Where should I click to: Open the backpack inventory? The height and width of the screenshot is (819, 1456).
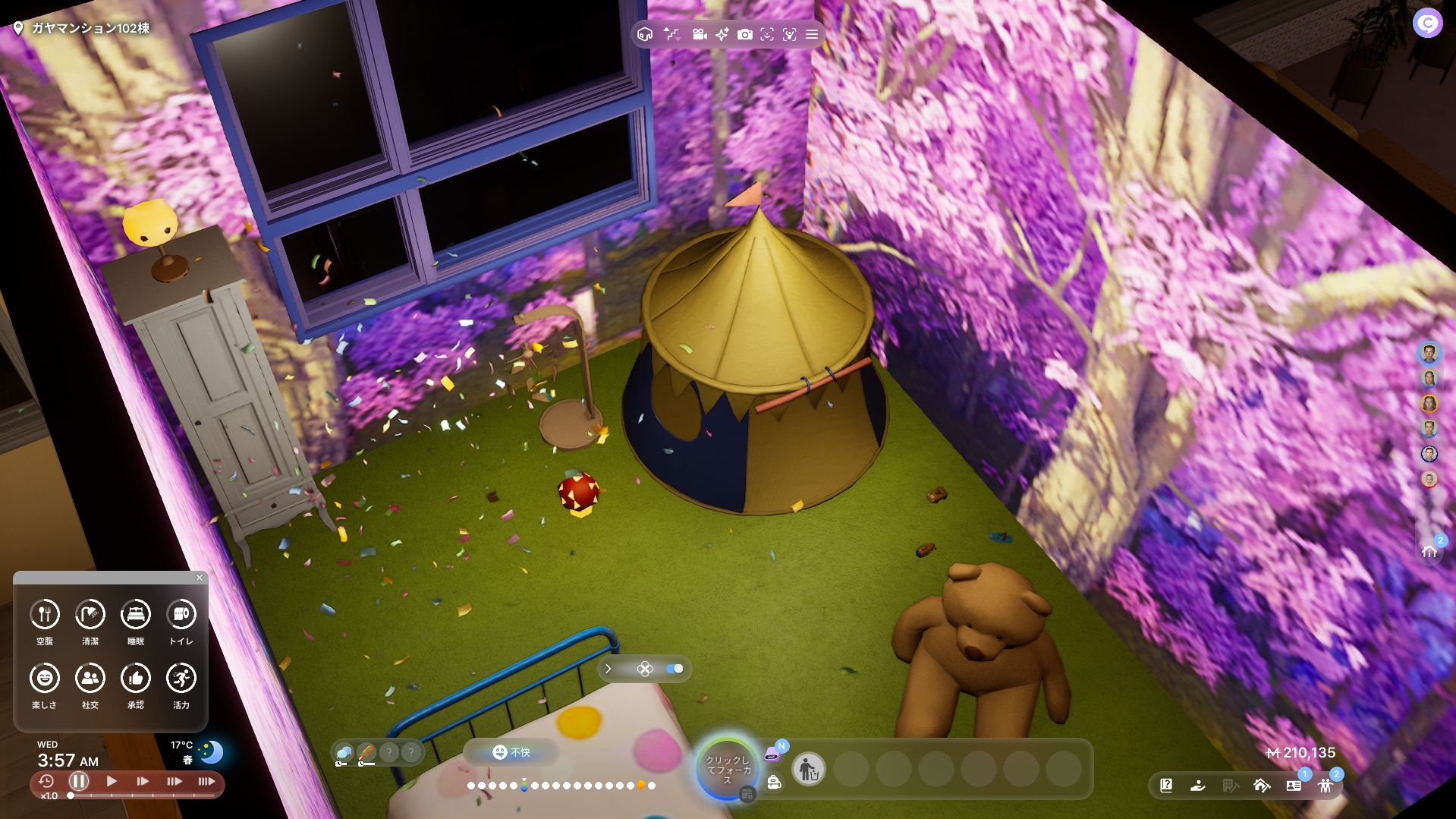[x=774, y=783]
